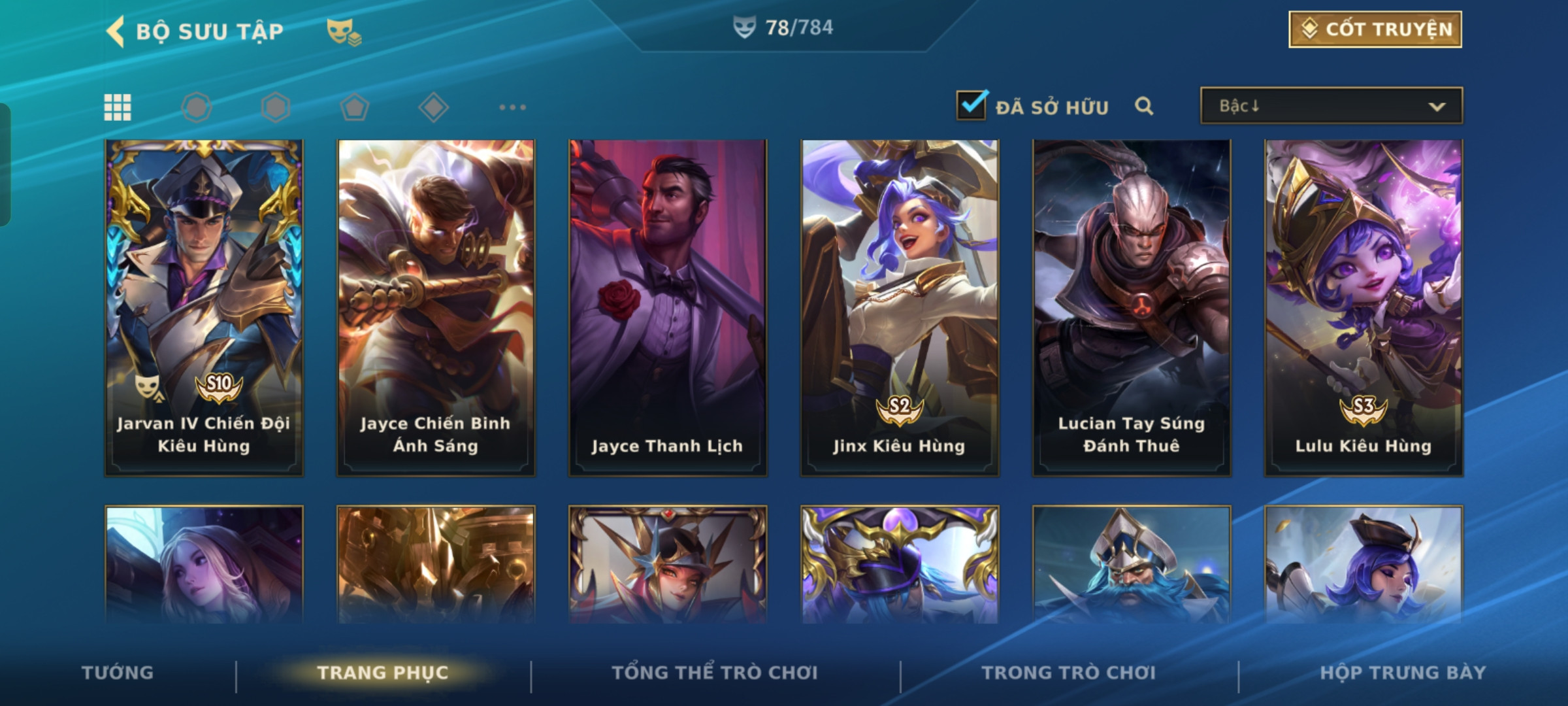Click the gold mask icon beside title
This screenshot has width=1568, height=706.
344,31
